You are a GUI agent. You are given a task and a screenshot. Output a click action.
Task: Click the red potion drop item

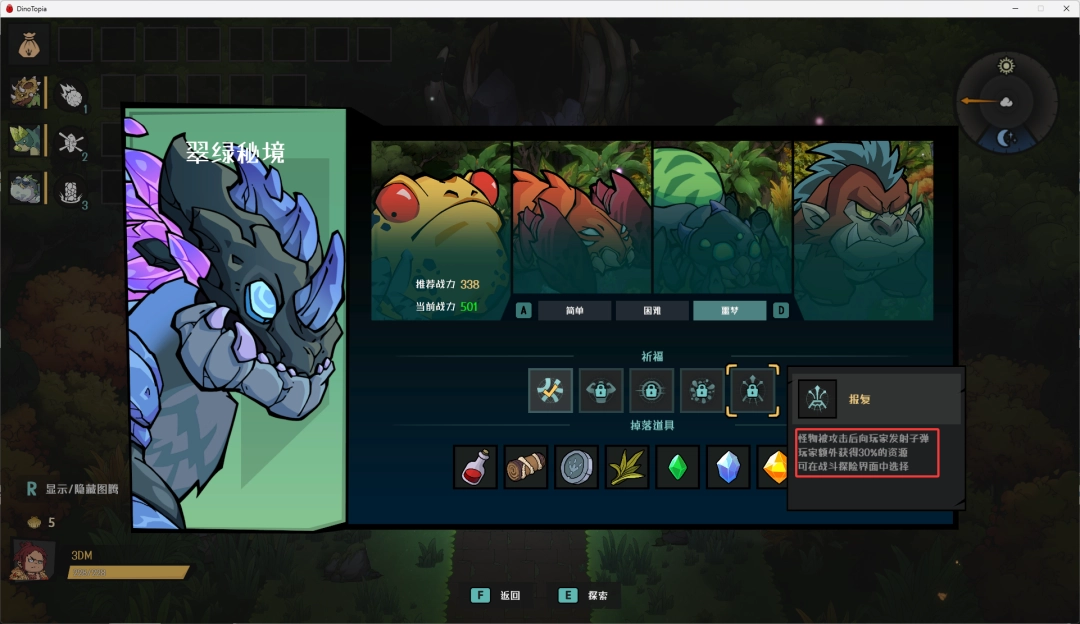coord(475,467)
